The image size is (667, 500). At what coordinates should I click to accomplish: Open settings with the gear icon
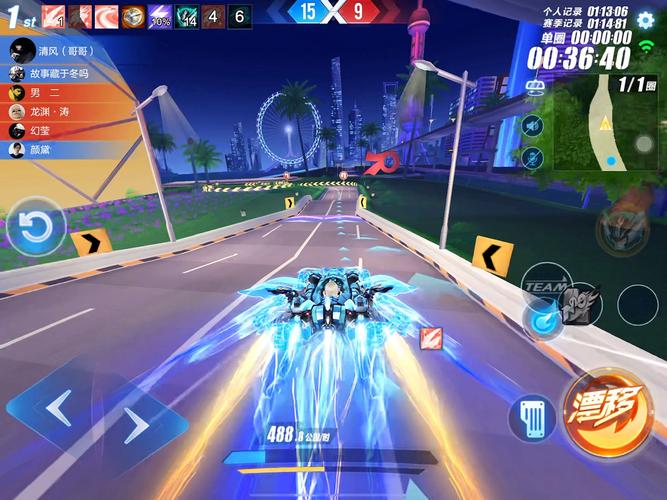point(645,20)
